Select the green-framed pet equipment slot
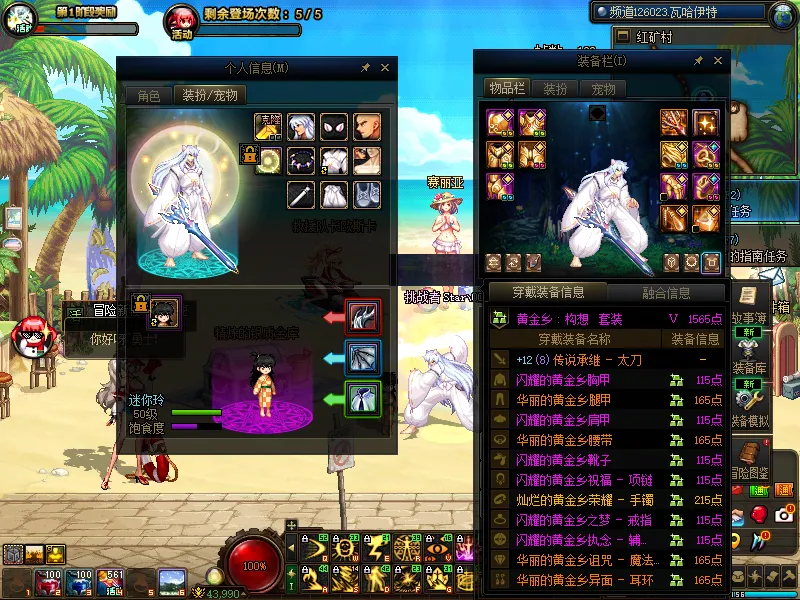 tap(362, 399)
